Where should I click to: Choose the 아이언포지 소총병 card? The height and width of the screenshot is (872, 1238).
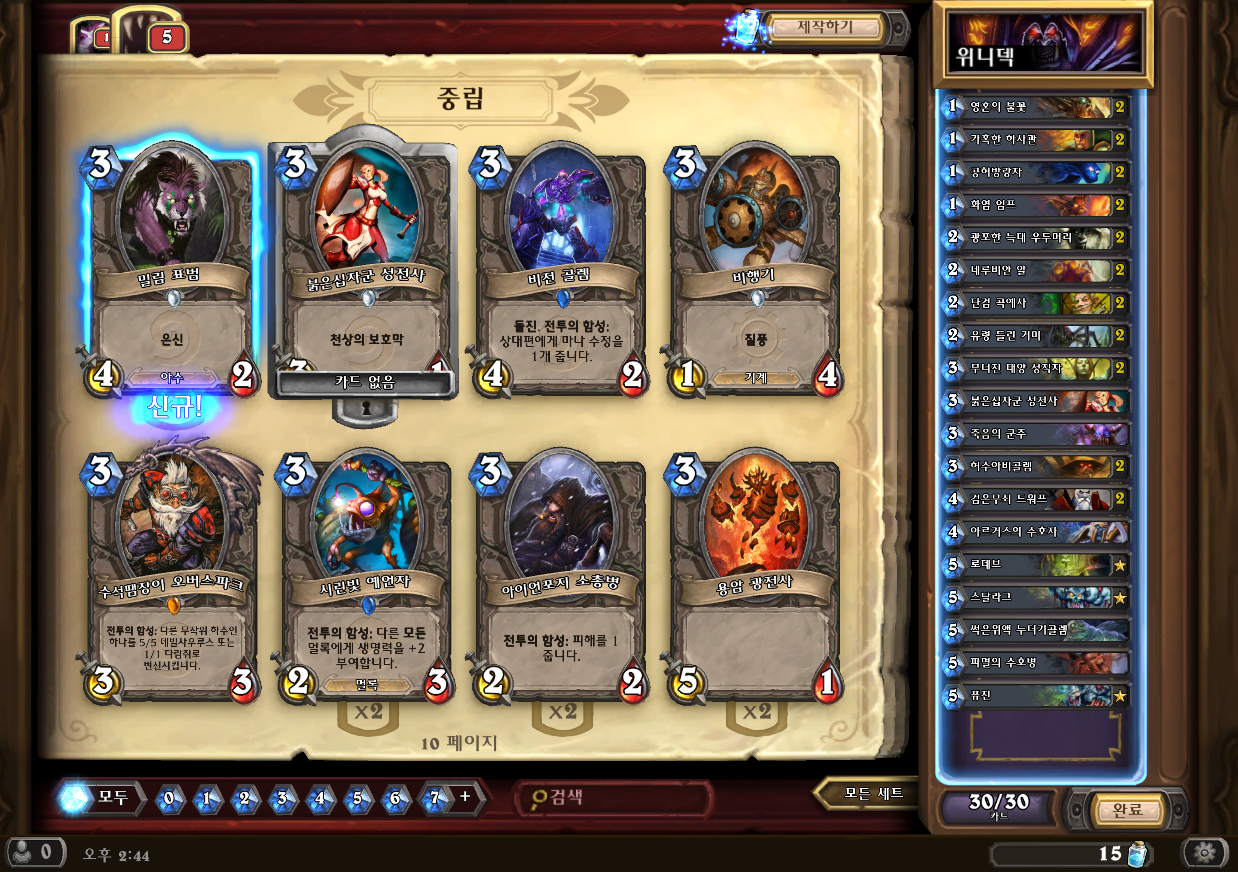[x=560, y=580]
